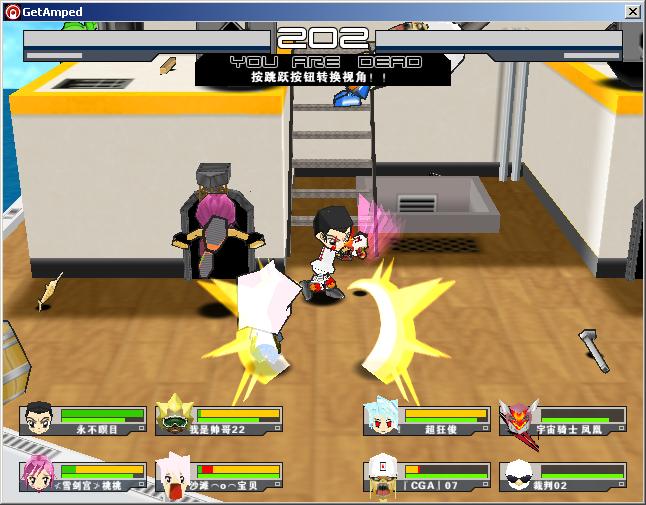Choose the 超狂俊 player portrait

pos(382,418)
